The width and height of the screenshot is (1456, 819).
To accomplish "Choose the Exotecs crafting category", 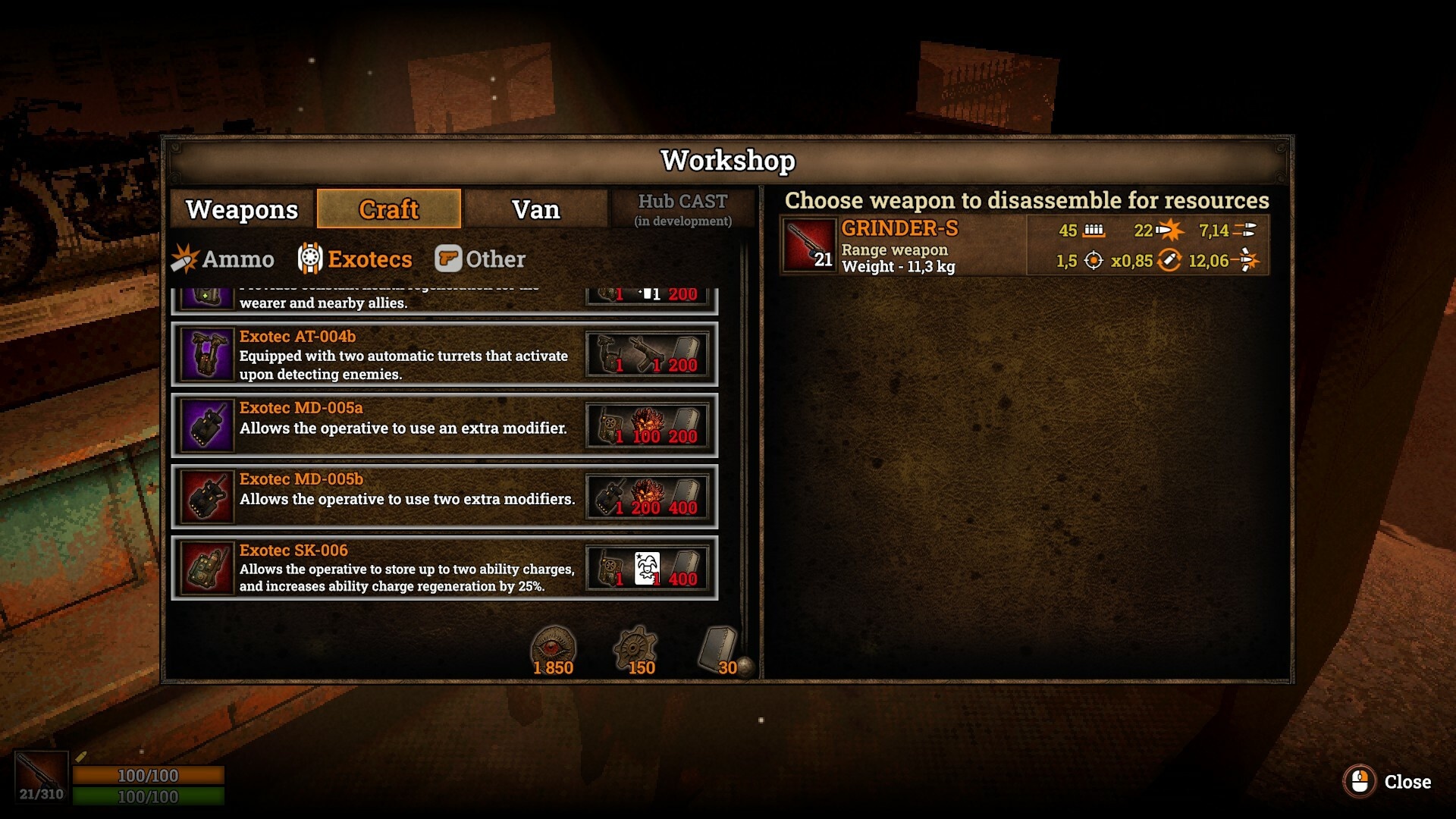I will (355, 259).
